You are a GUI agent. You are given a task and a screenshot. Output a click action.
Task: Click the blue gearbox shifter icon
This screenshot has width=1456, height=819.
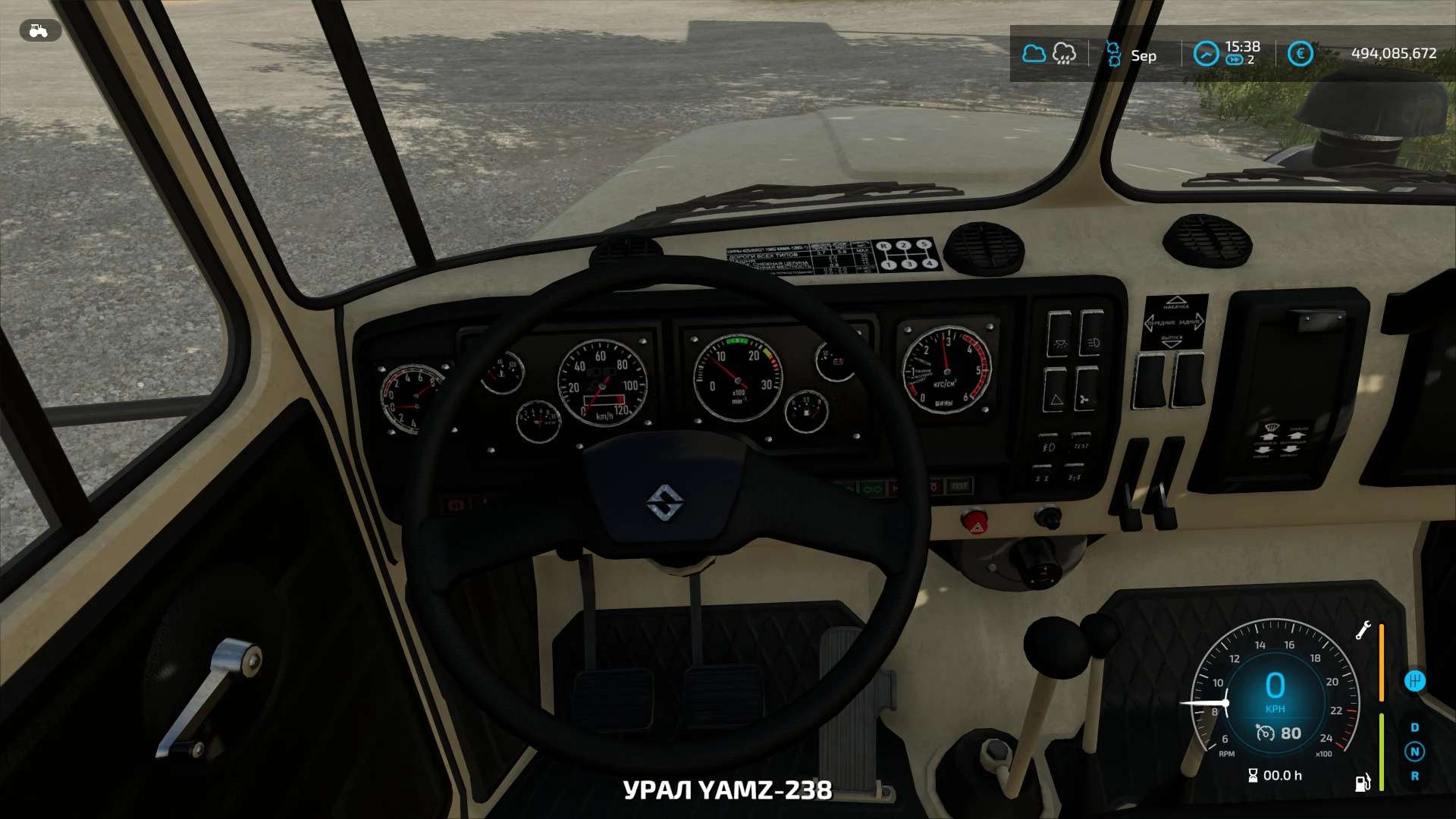coord(1415,681)
